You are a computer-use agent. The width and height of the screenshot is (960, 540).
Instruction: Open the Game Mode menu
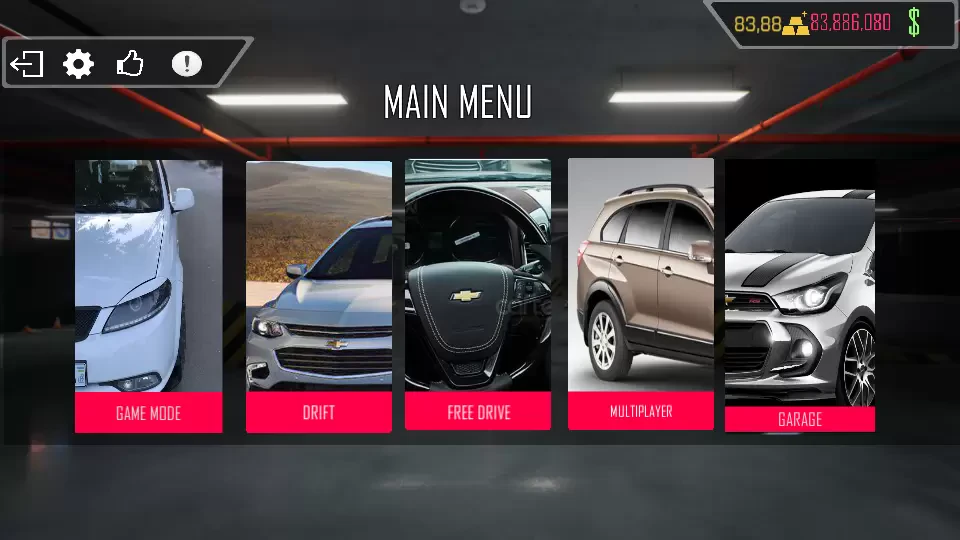[148, 412]
